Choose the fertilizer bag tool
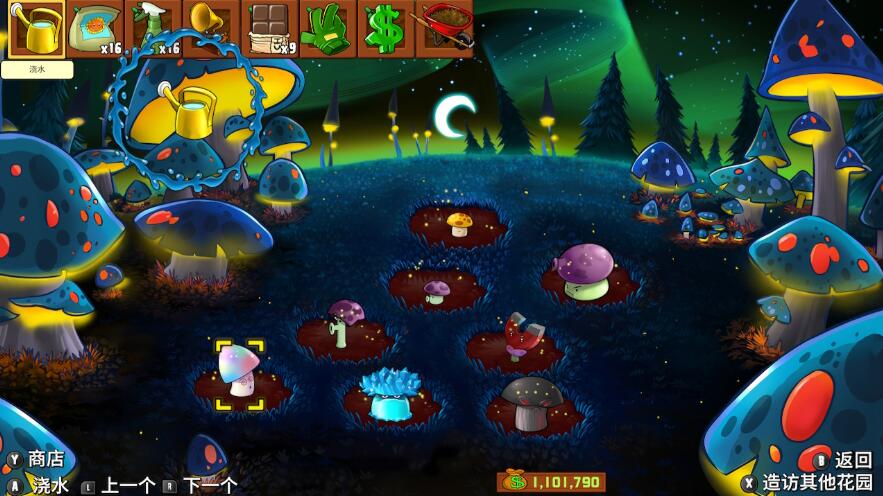883x496 pixels. 95,29
